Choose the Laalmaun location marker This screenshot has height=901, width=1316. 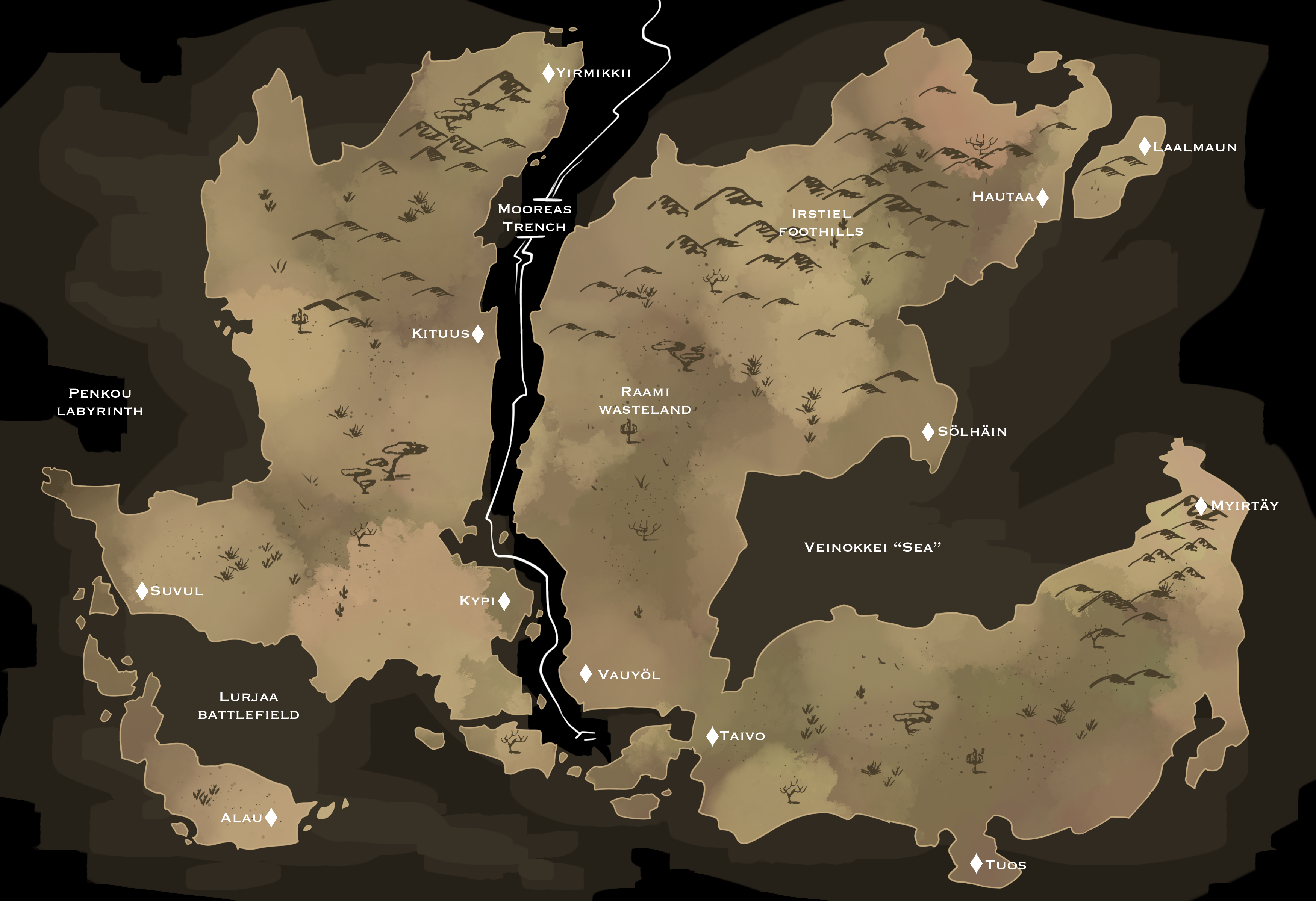[x=1145, y=147]
